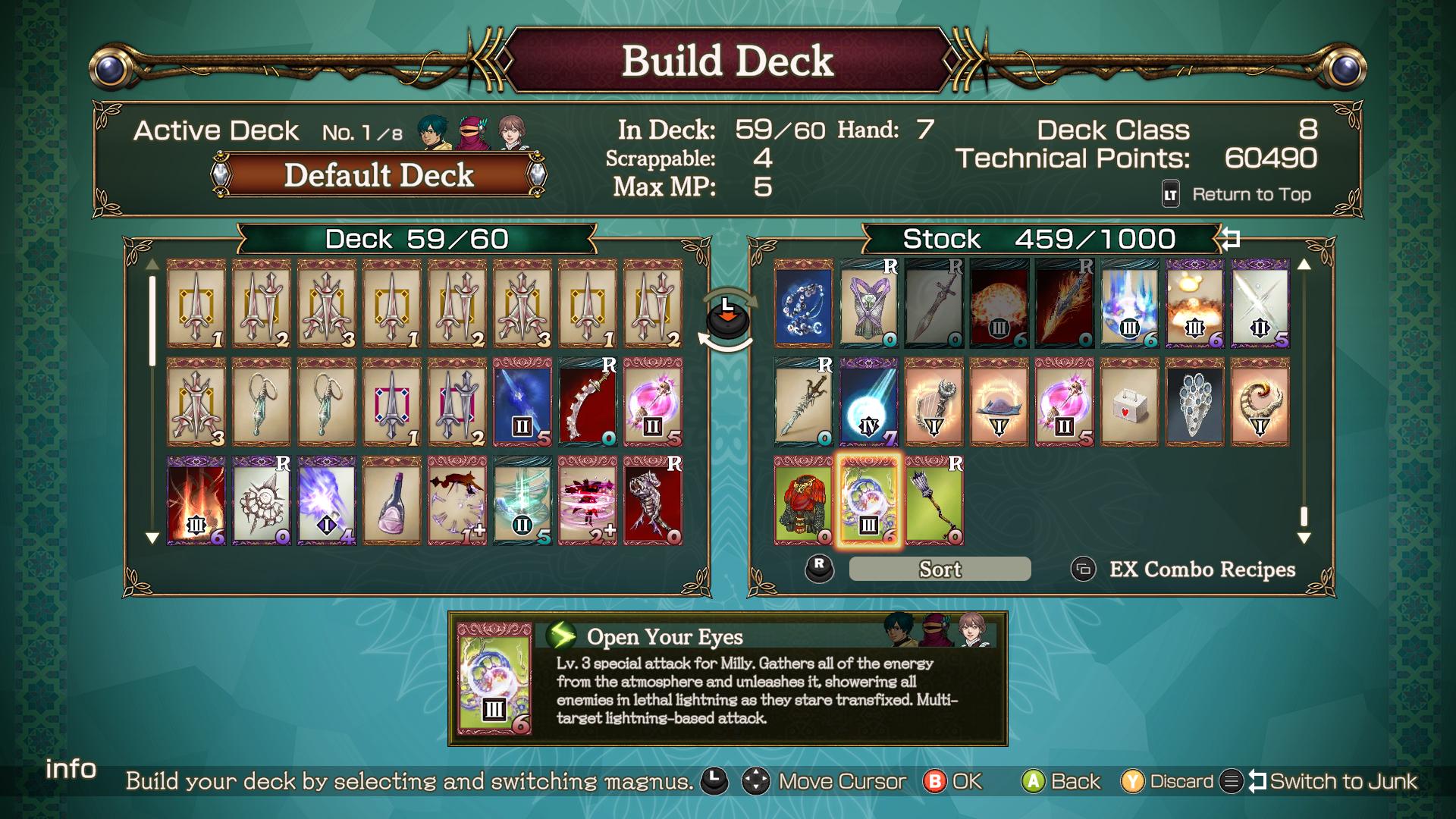Image resolution: width=1456 pixels, height=819 pixels.
Task: Select the white spiked shell deck card
Action: (261, 500)
